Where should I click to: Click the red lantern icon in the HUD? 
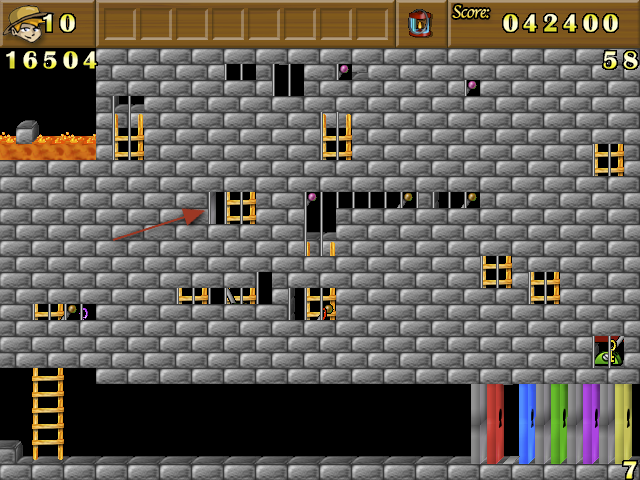(x=420, y=22)
